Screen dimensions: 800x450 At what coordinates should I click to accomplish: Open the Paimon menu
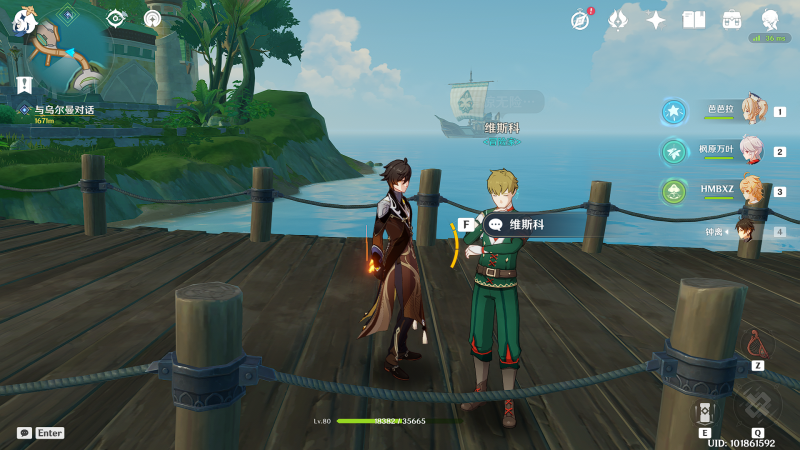(x=24, y=19)
